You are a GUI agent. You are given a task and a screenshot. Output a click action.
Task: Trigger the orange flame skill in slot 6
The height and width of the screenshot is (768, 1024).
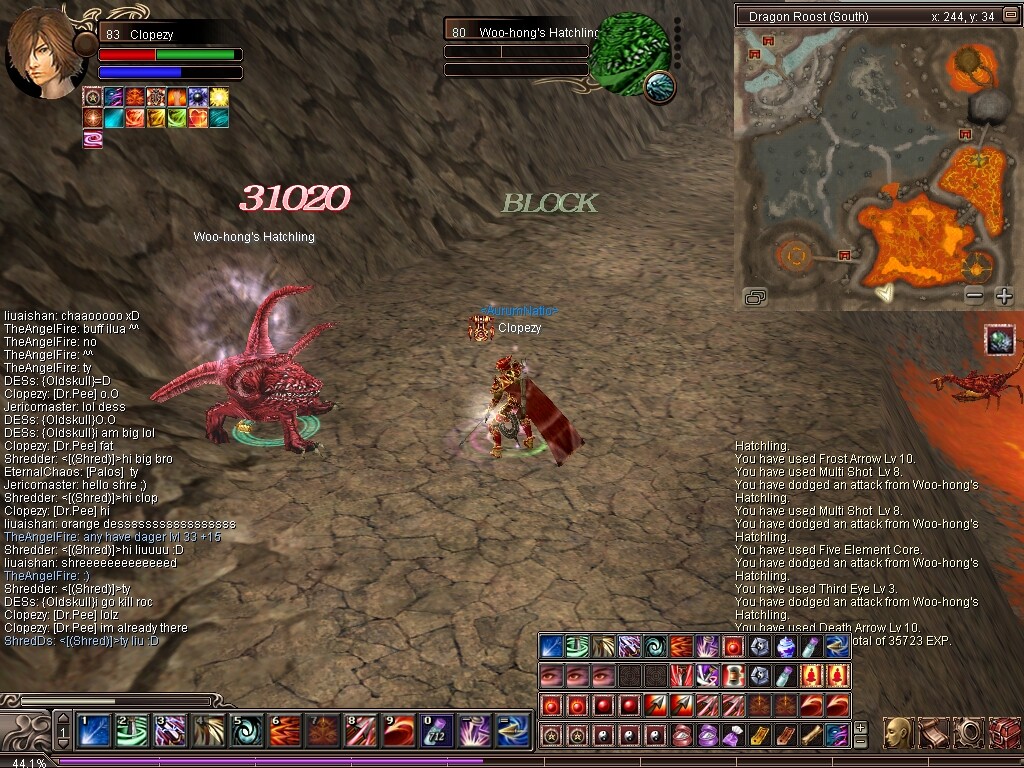(x=285, y=731)
